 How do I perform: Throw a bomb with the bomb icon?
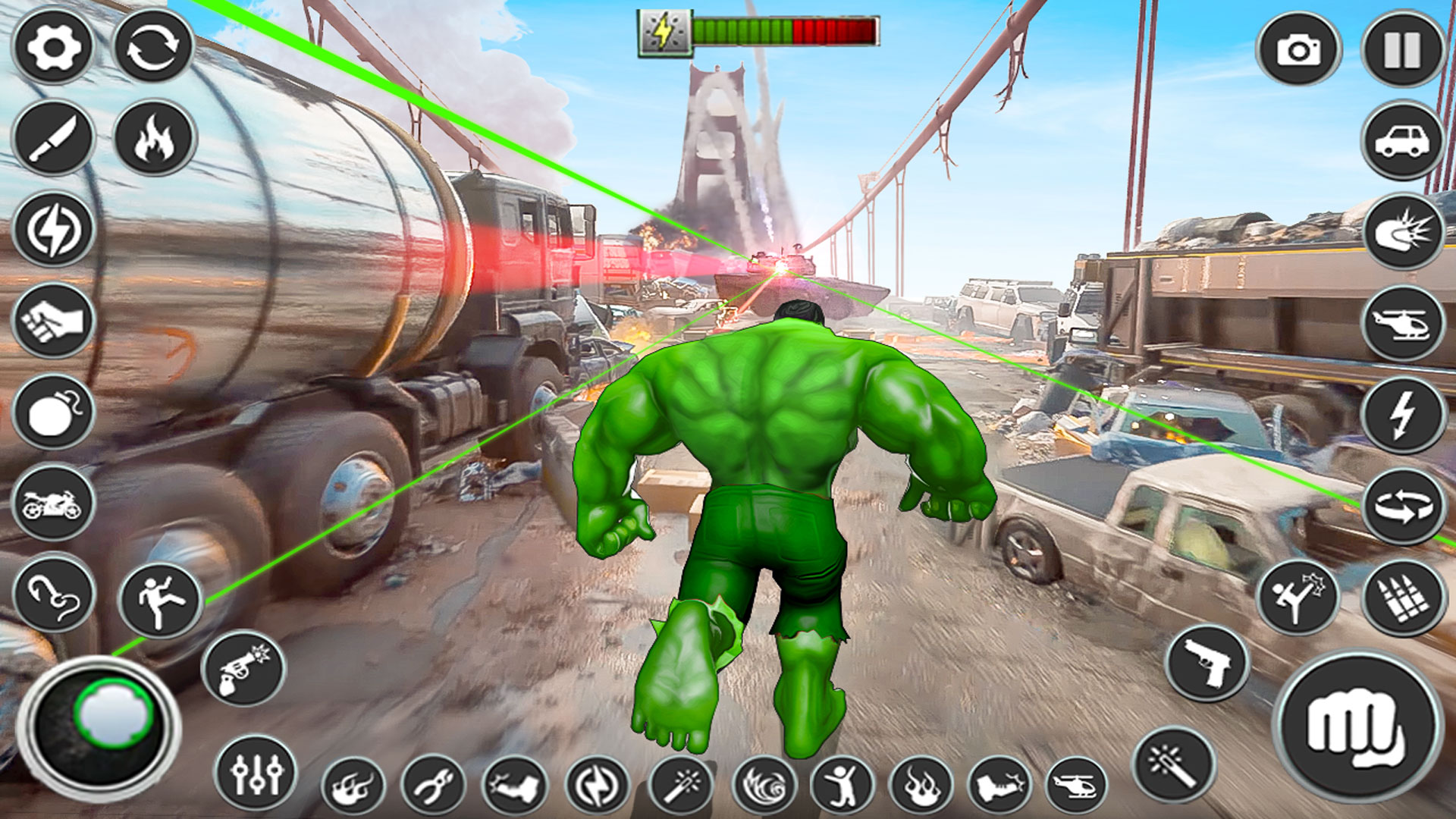pos(53,412)
